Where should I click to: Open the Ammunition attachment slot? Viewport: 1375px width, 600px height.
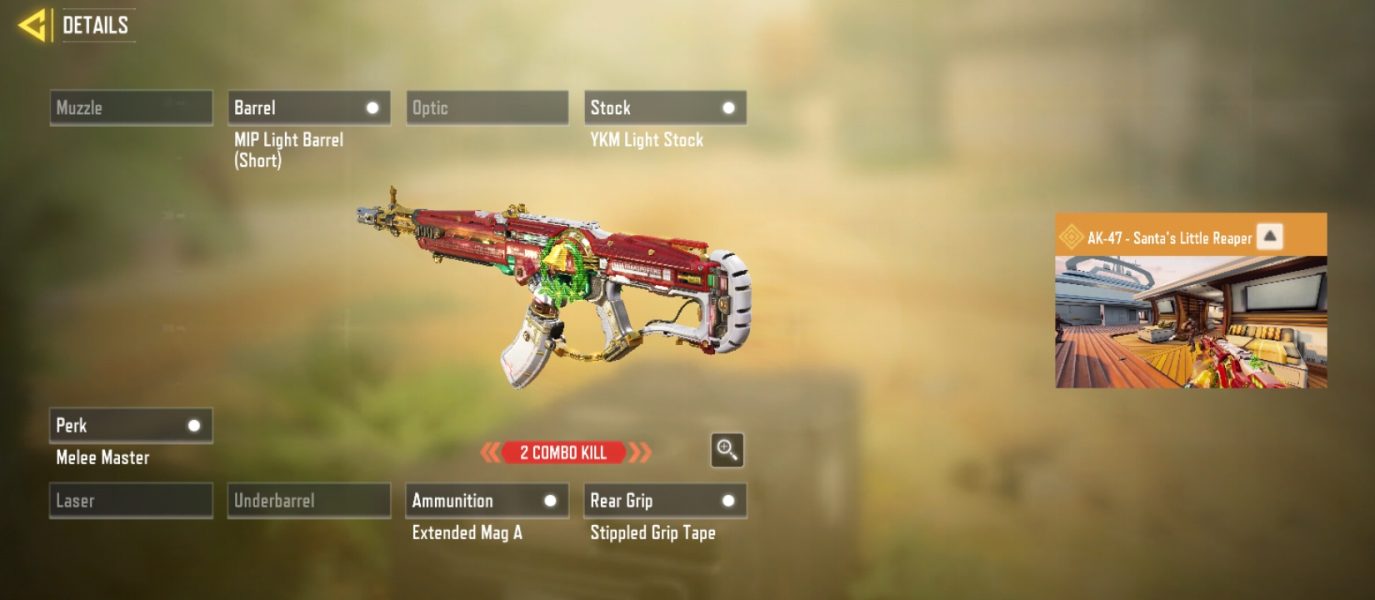487,501
